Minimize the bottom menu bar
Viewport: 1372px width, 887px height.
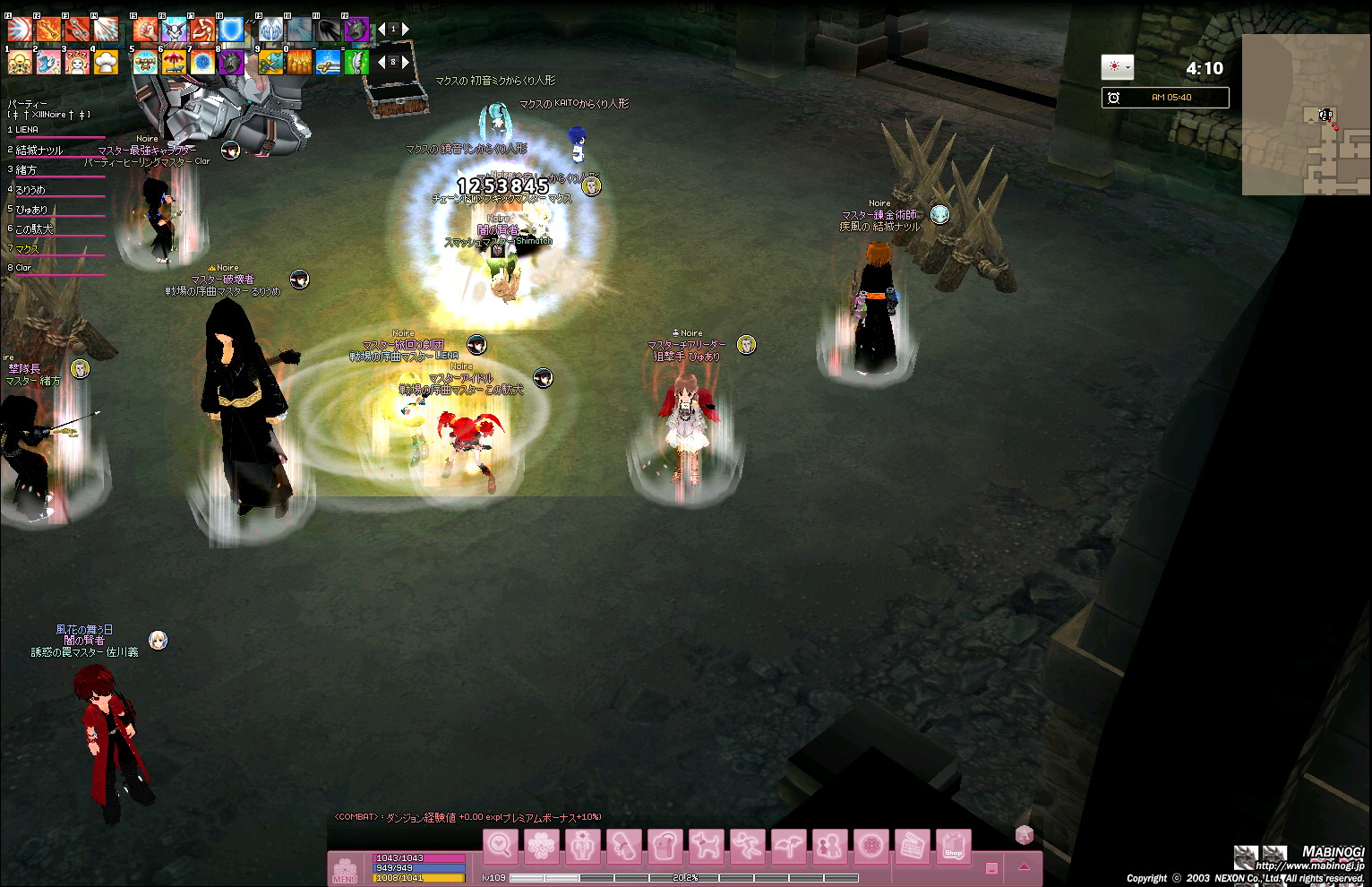click(991, 868)
